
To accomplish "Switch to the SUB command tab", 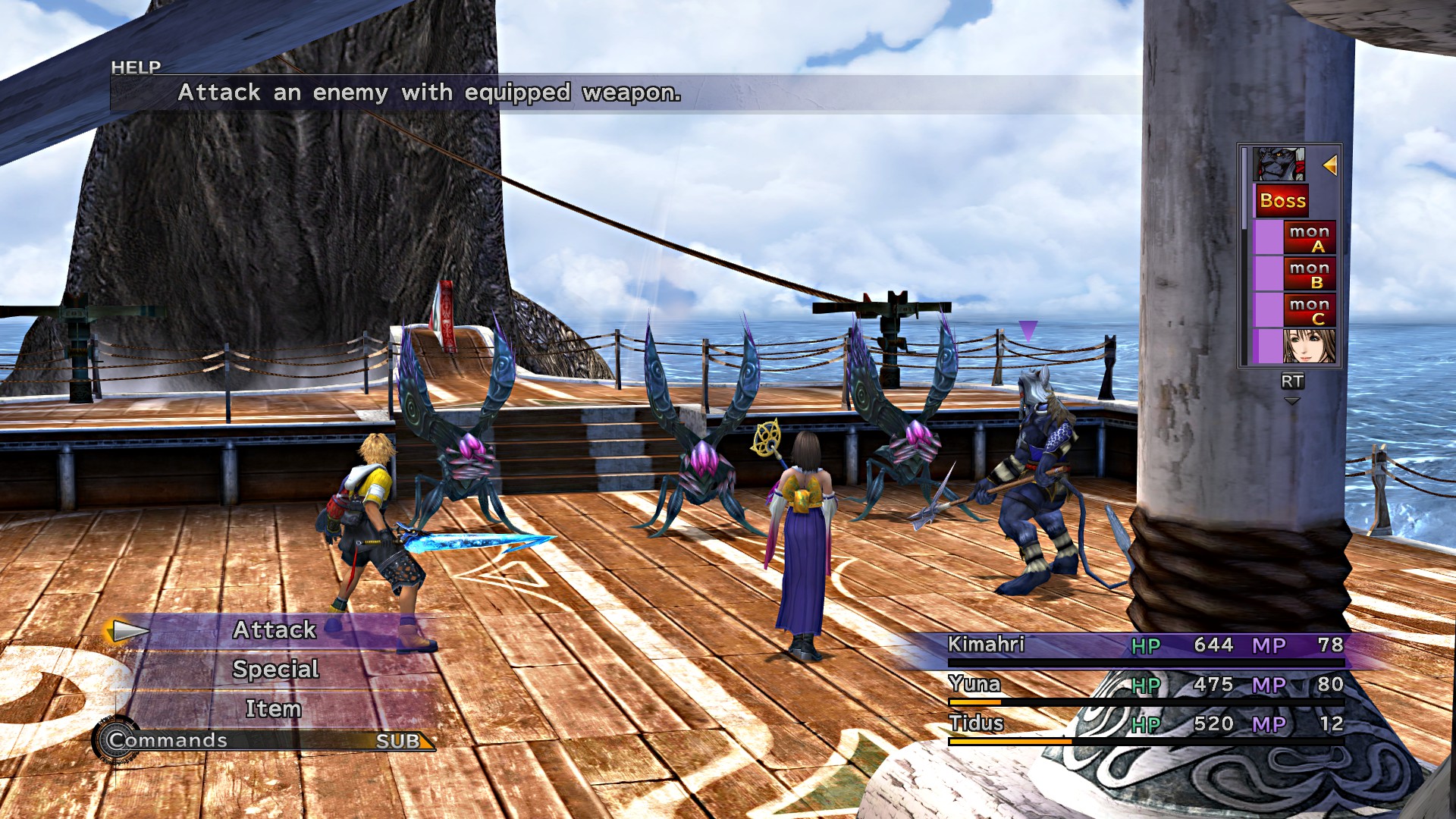I will 398,741.
